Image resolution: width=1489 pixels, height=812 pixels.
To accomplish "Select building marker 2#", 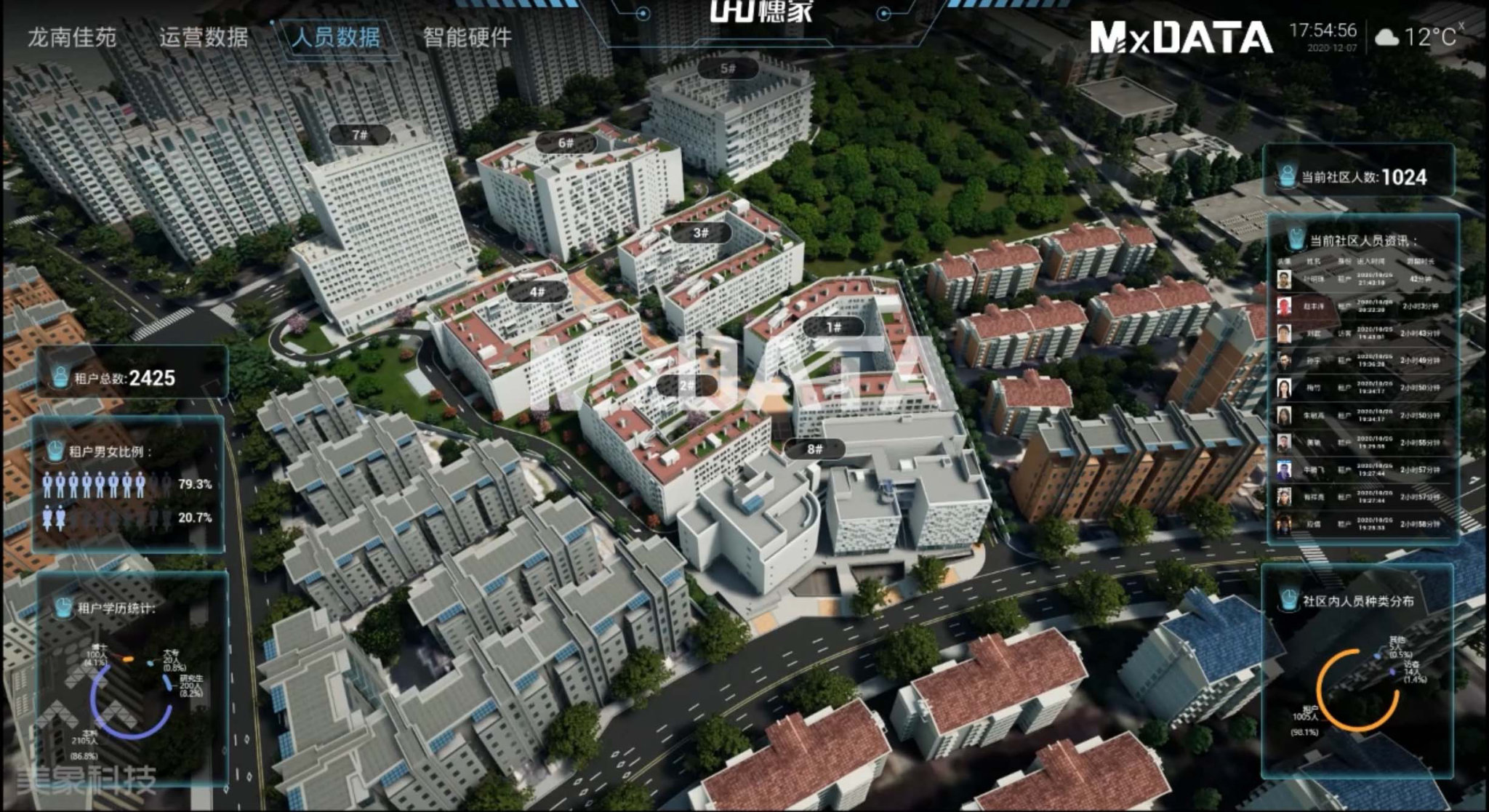I will pyautogui.click(x=686, y=385).
